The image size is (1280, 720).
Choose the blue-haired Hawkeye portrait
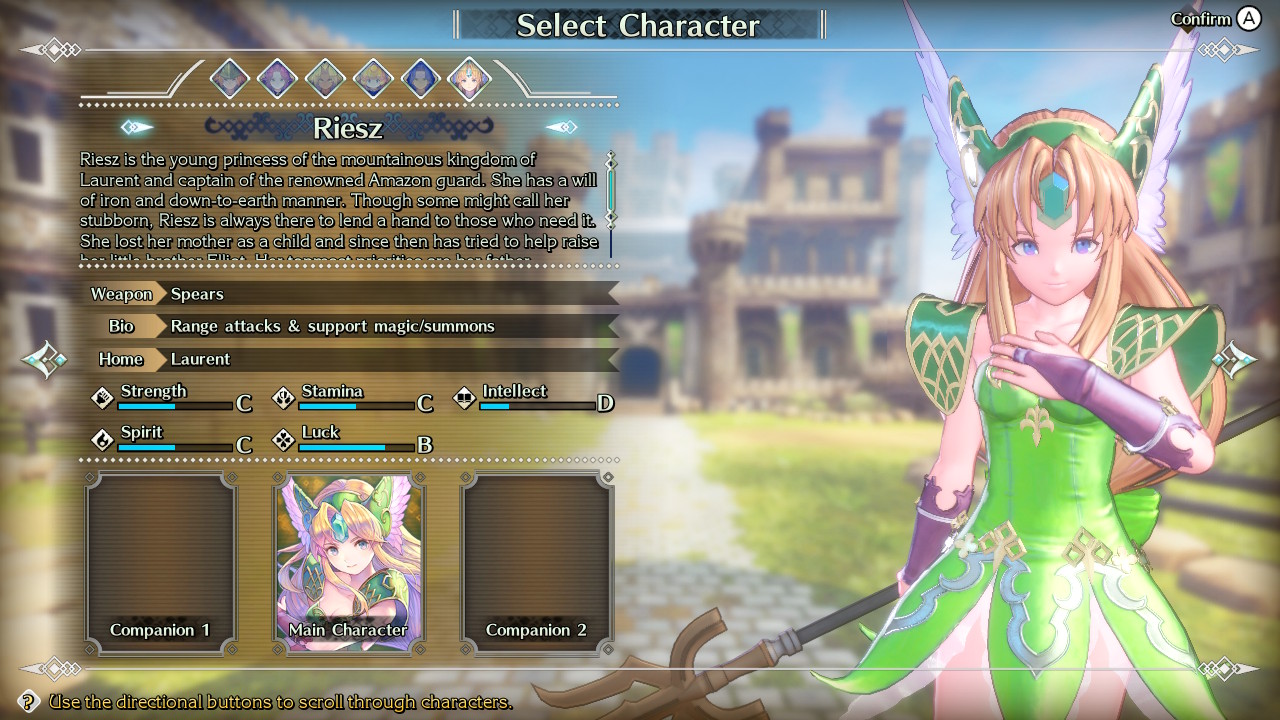pos(421,77)
